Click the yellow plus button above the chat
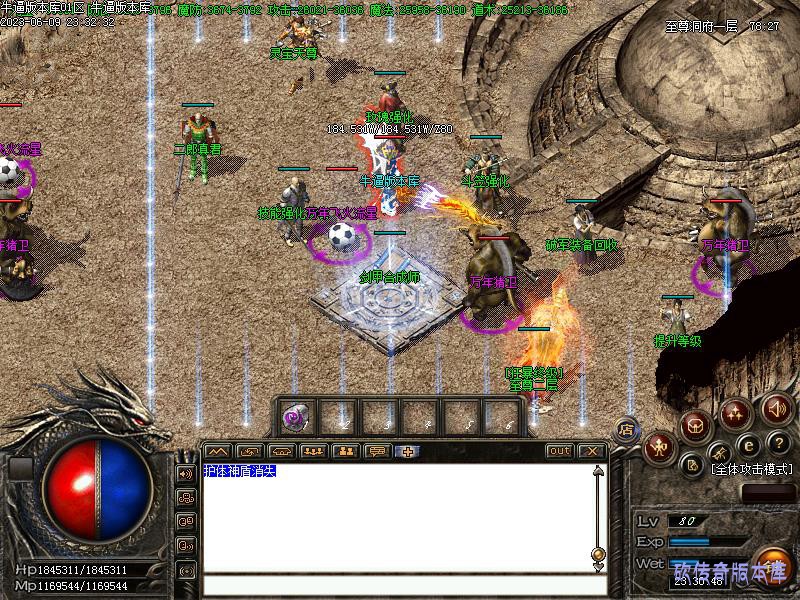 [408, 451]
